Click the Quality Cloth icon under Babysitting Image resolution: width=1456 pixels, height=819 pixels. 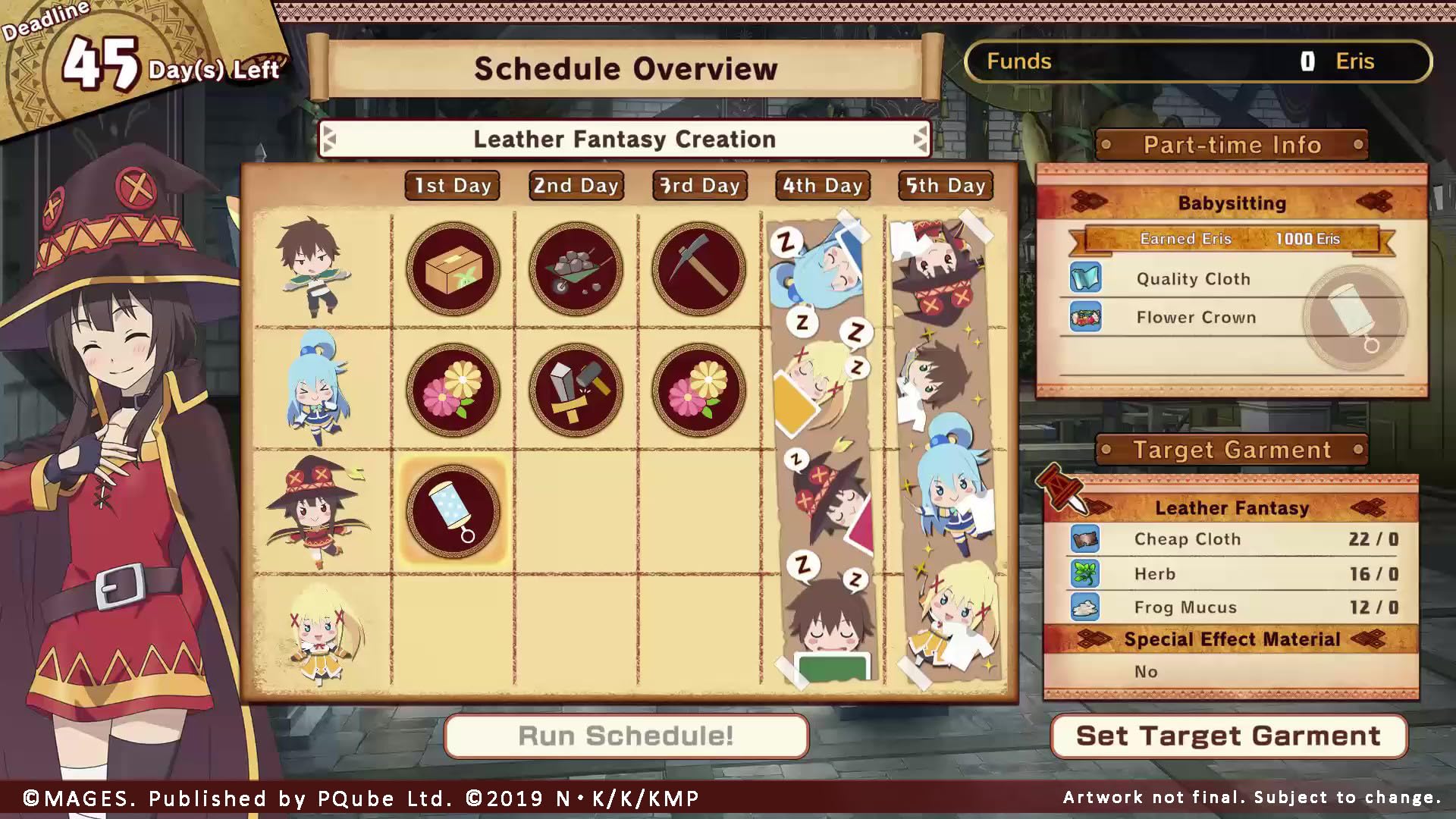click(x=1087, y=278)
